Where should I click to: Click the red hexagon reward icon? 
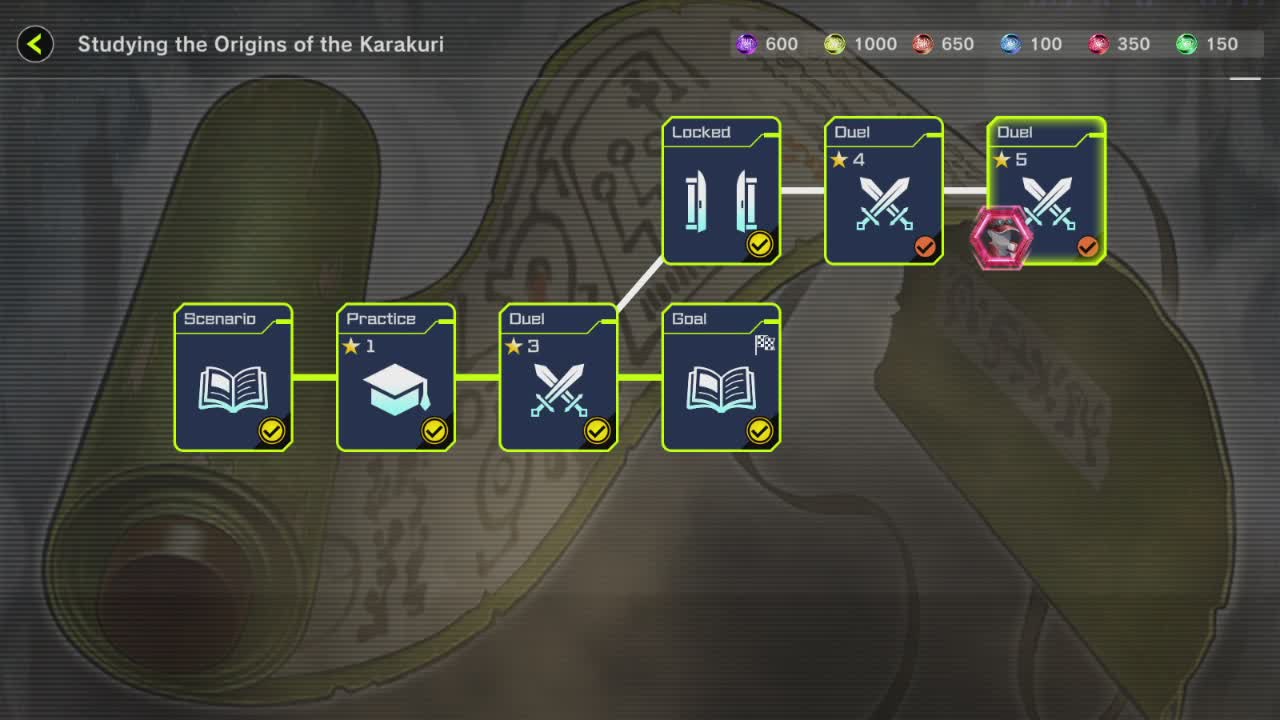pos(1001,238)
